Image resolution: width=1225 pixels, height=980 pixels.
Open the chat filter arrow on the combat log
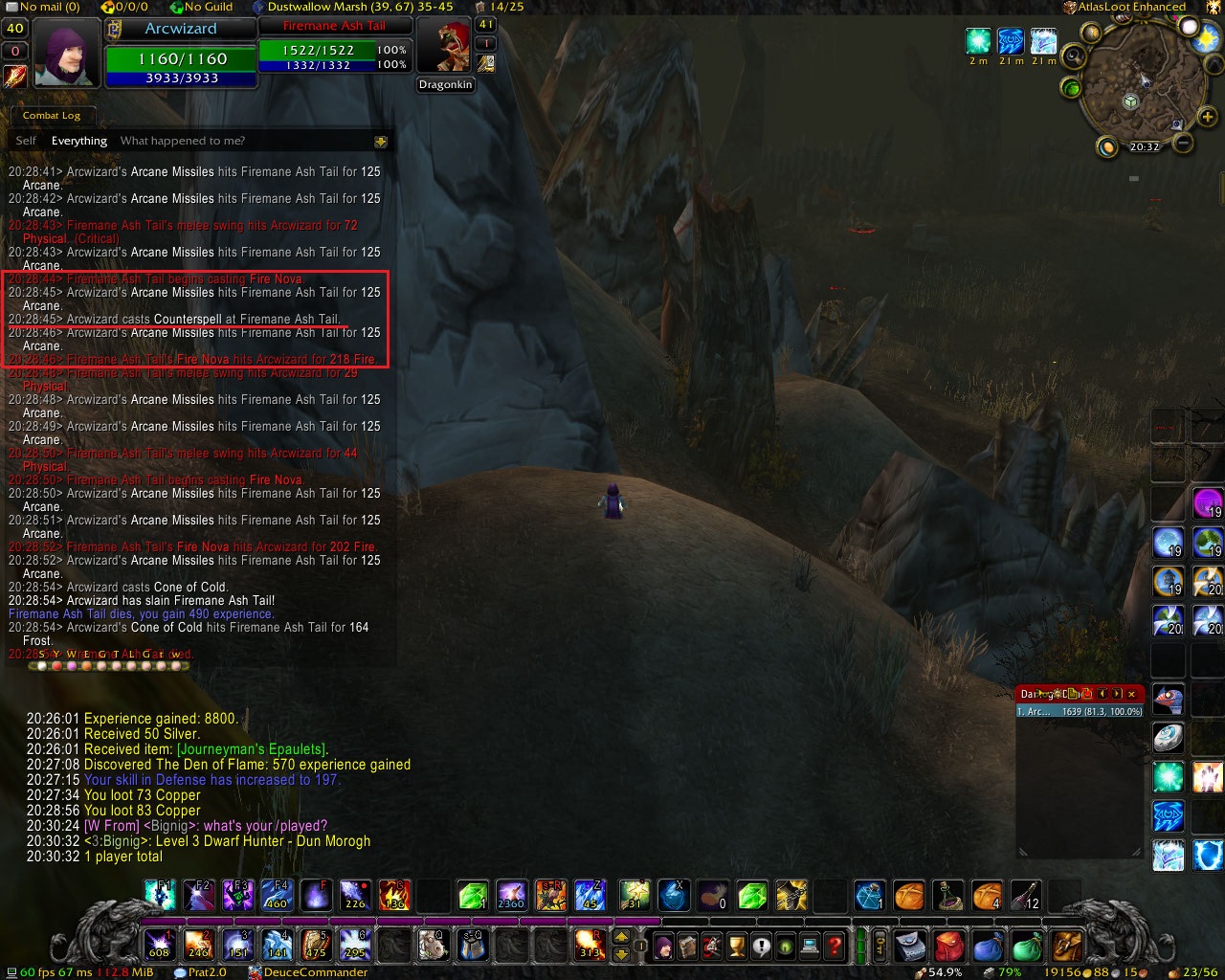382,141
